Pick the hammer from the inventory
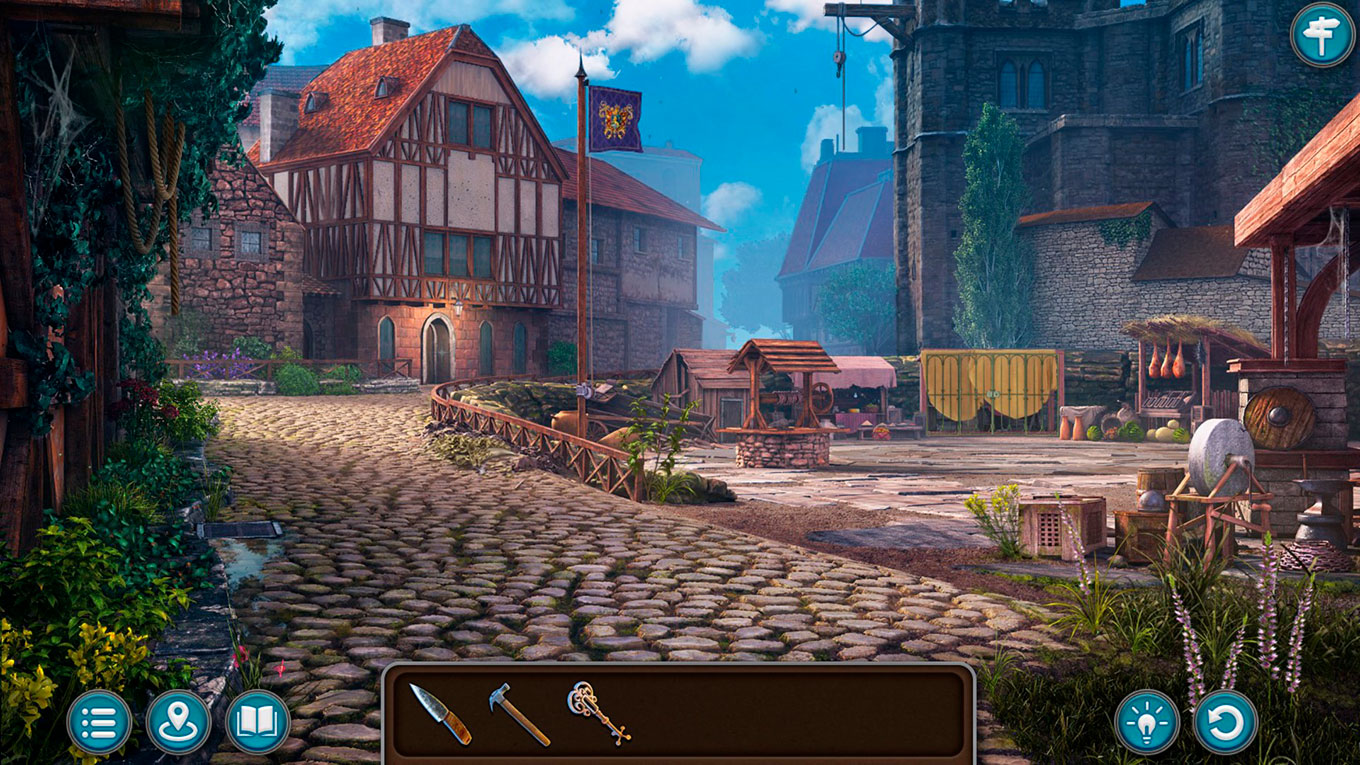Image resolution: width=1360 pixels, height=765 pixels. 518,713
